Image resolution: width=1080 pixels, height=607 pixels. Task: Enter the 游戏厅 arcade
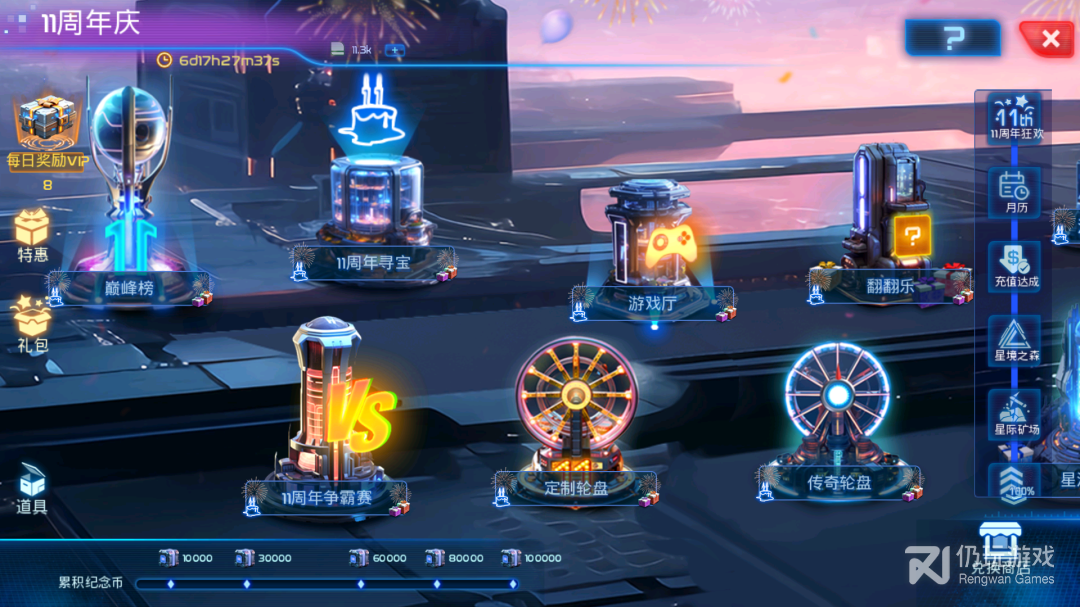click(x=652, y=250)
